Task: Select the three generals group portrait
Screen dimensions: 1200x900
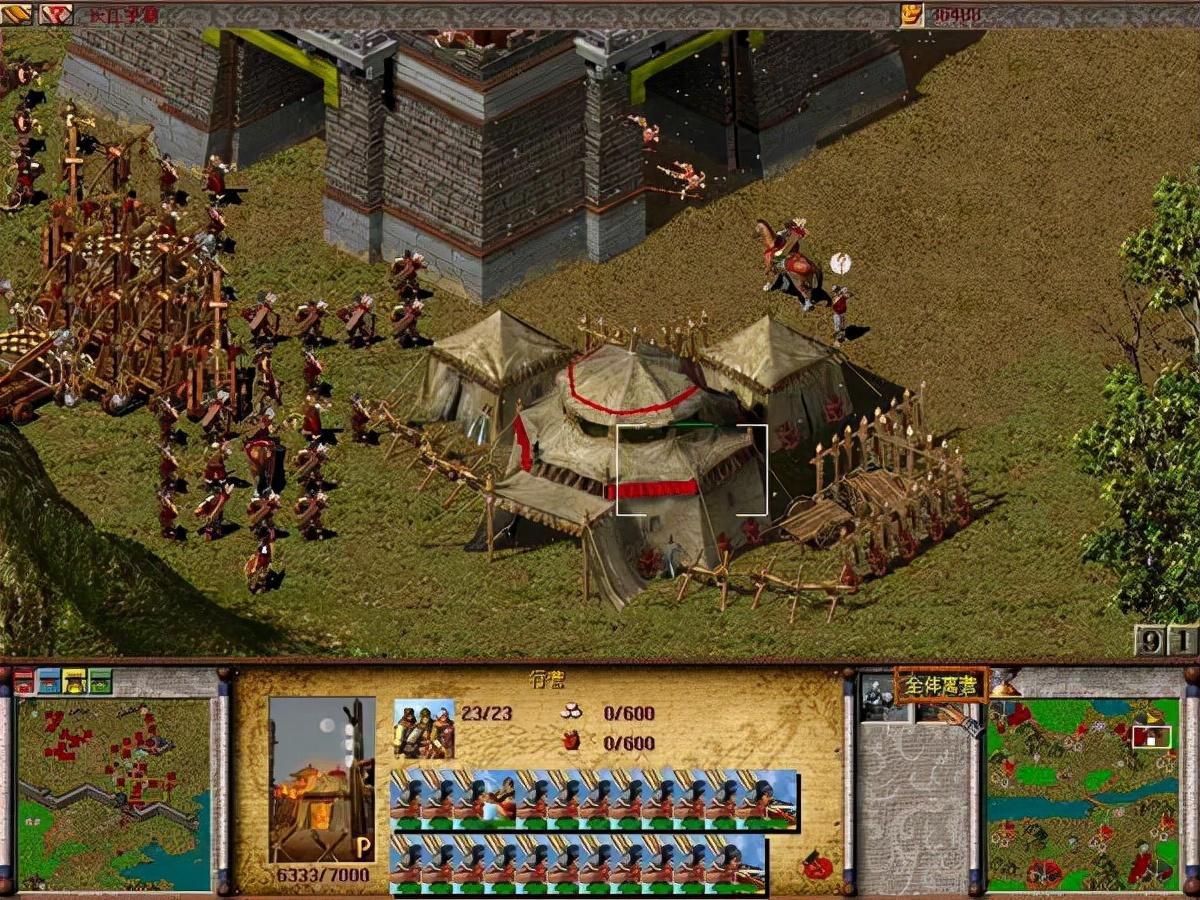Action: [424, 728]
